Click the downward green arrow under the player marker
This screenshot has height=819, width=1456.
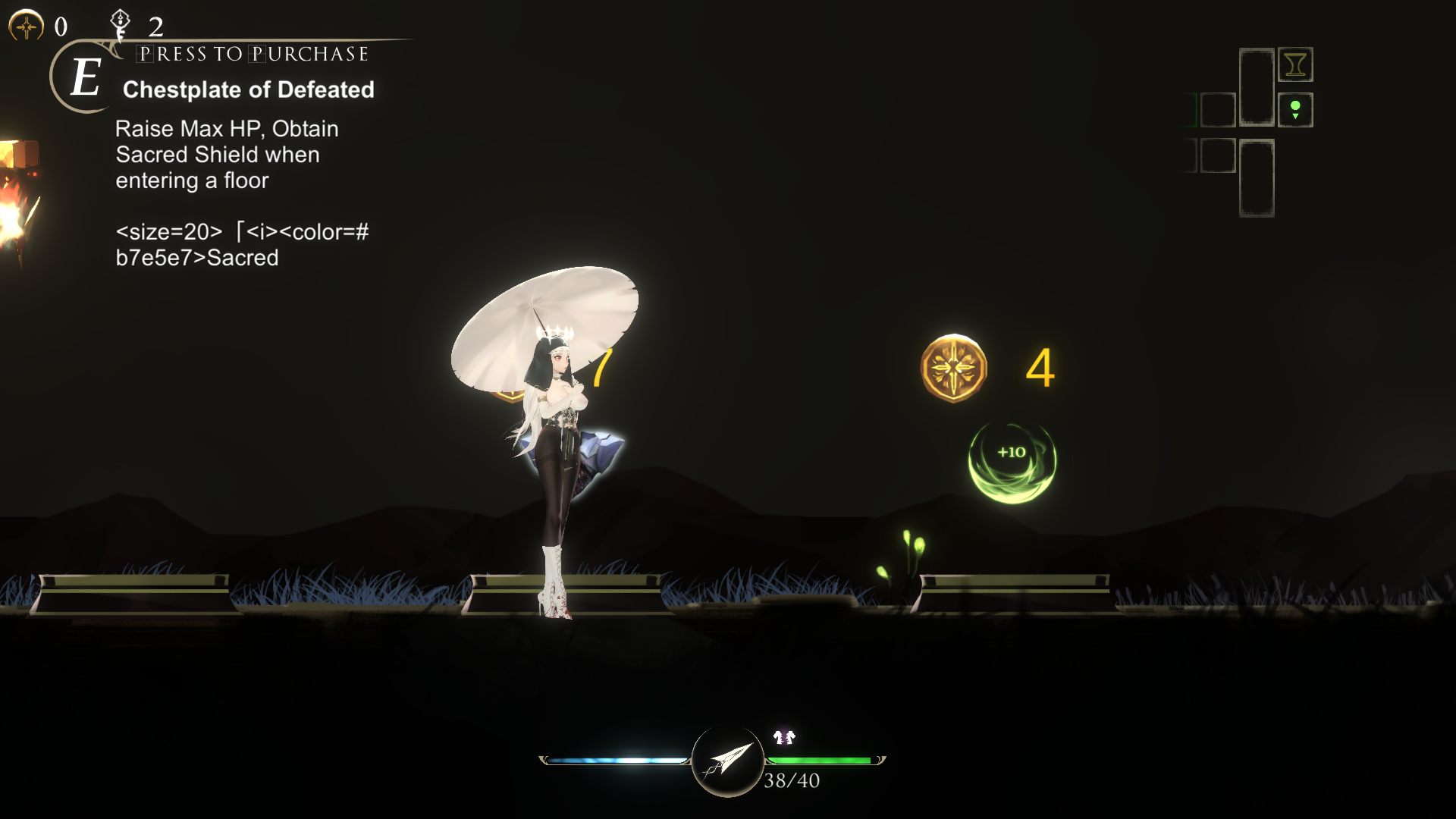tap(1295, 117)
